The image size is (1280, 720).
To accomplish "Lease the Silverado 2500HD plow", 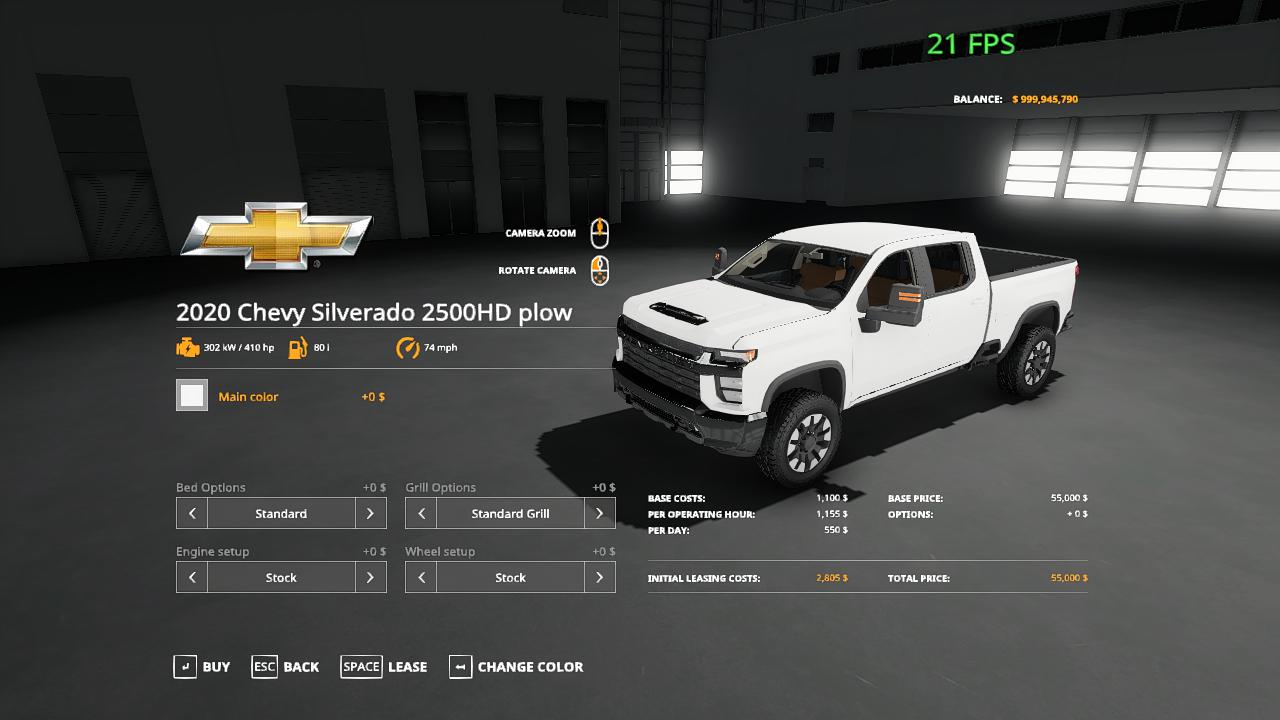I will coord(384,667).
